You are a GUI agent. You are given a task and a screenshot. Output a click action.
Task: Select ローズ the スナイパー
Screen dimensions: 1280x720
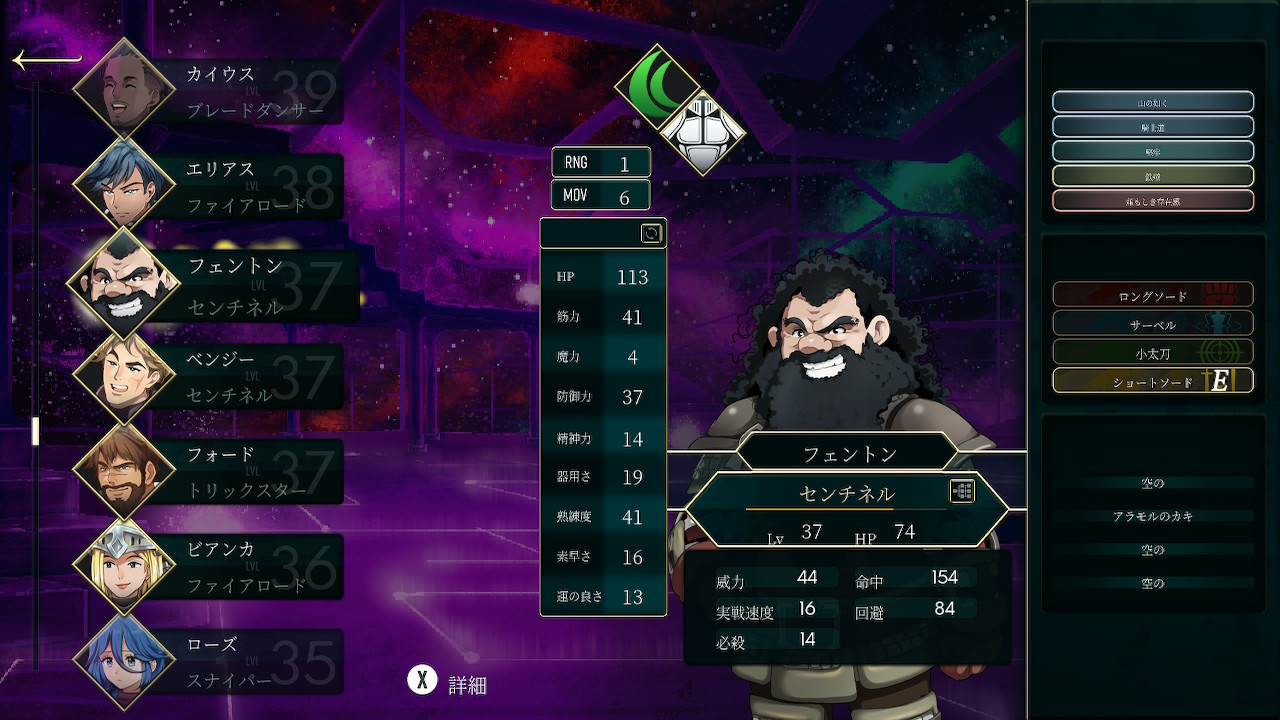pos(210,661)
